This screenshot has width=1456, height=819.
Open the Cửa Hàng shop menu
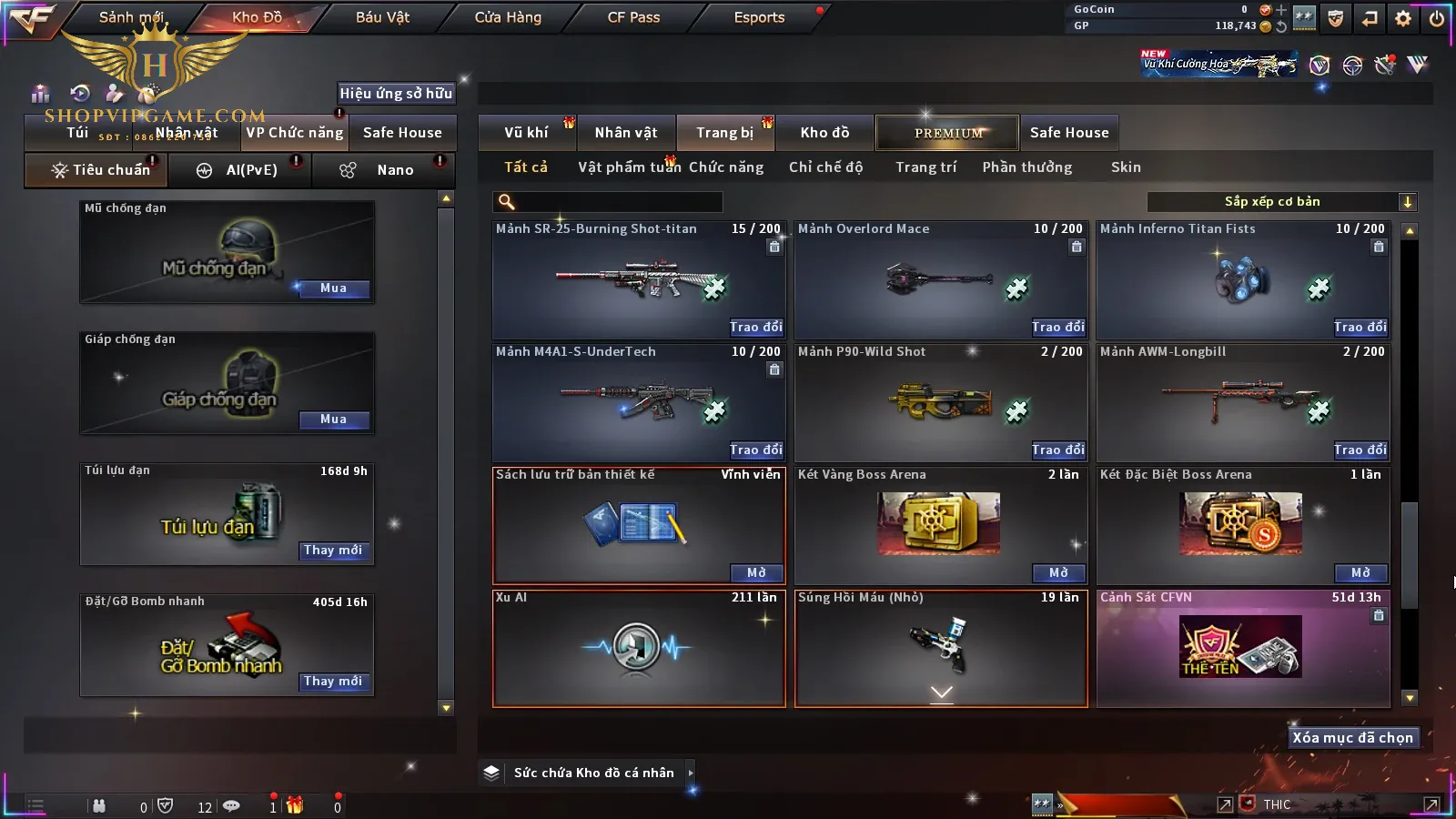(508, 17)
